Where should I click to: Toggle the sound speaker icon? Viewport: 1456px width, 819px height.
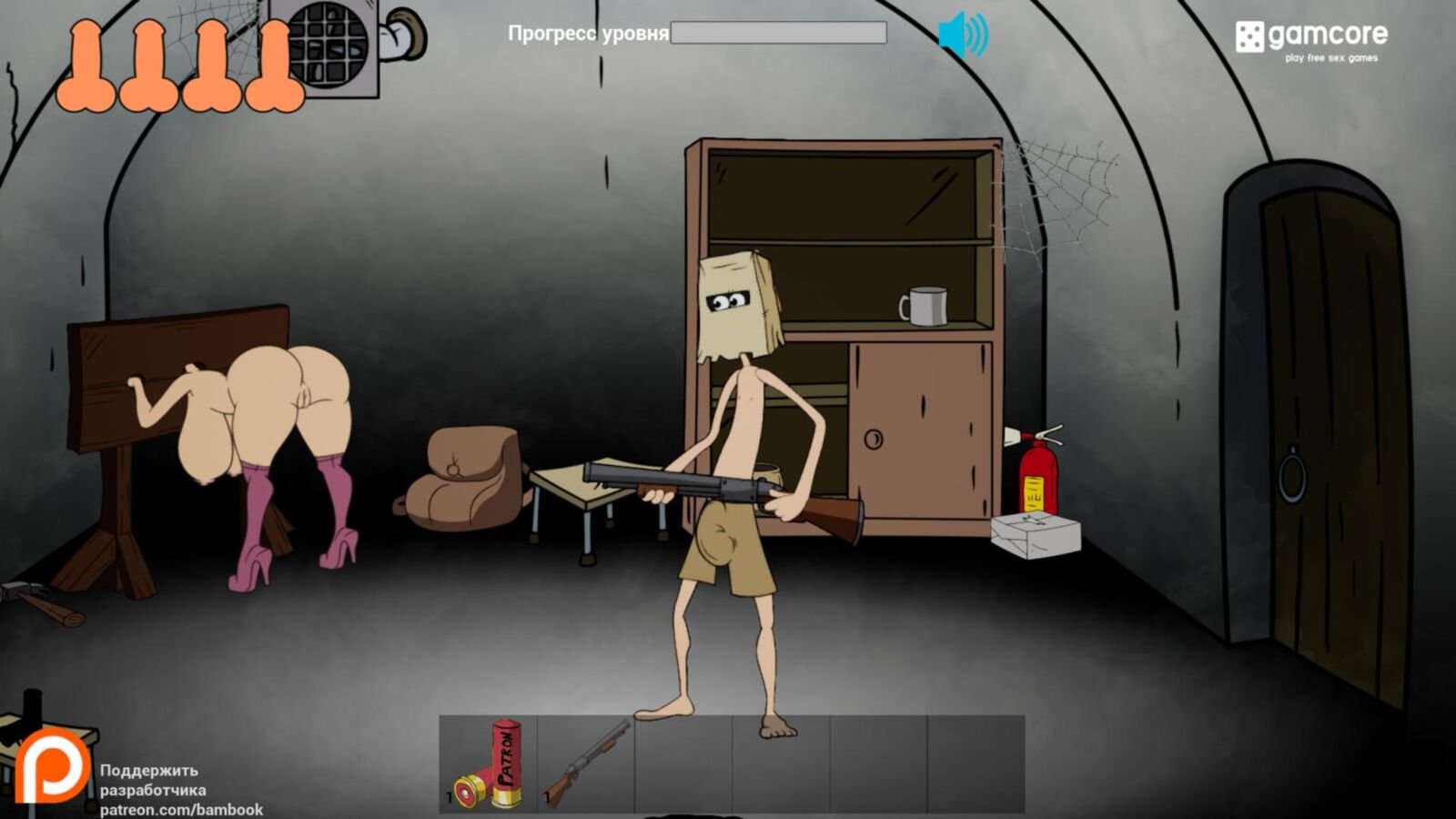[962, 35]
